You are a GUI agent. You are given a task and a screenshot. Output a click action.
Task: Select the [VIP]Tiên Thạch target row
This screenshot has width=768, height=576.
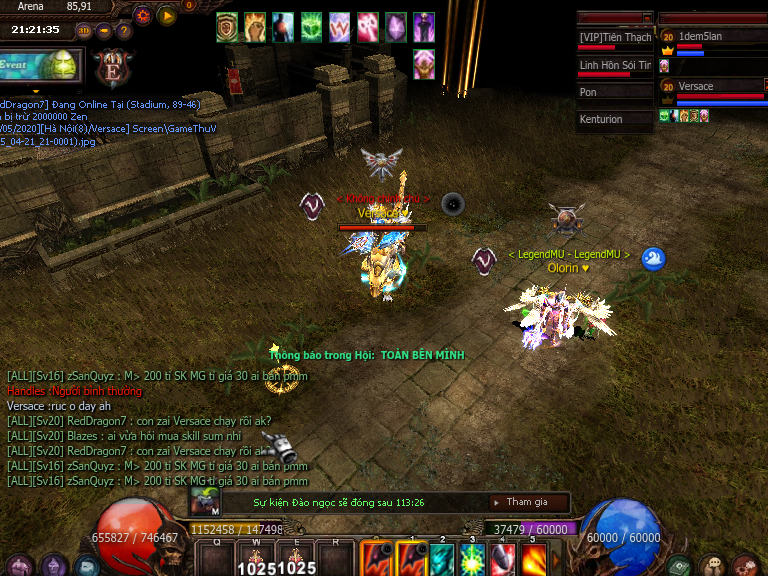point(615,38)
